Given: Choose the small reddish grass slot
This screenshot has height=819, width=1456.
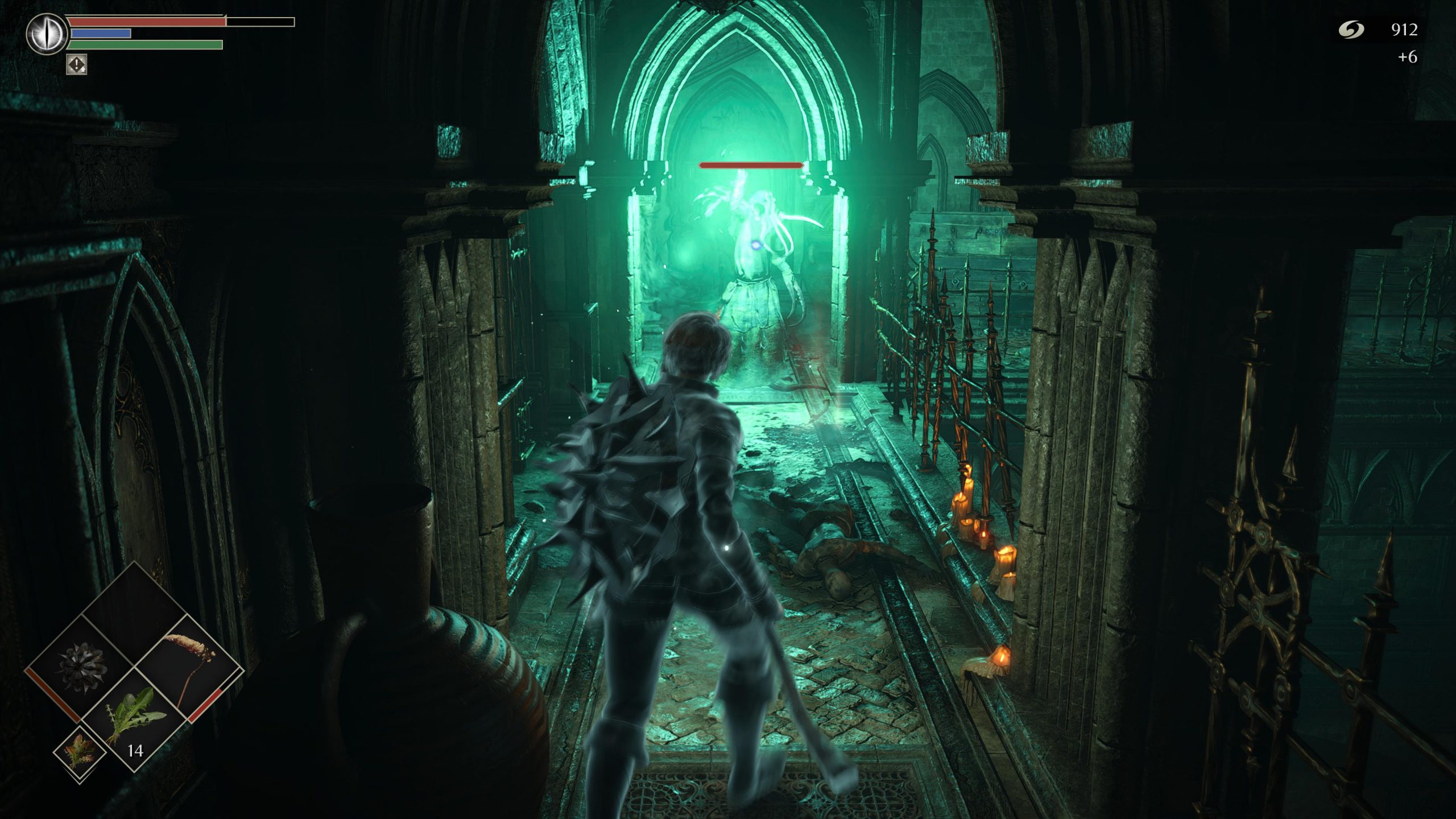Looking at the screenshot, I should 80,752.
